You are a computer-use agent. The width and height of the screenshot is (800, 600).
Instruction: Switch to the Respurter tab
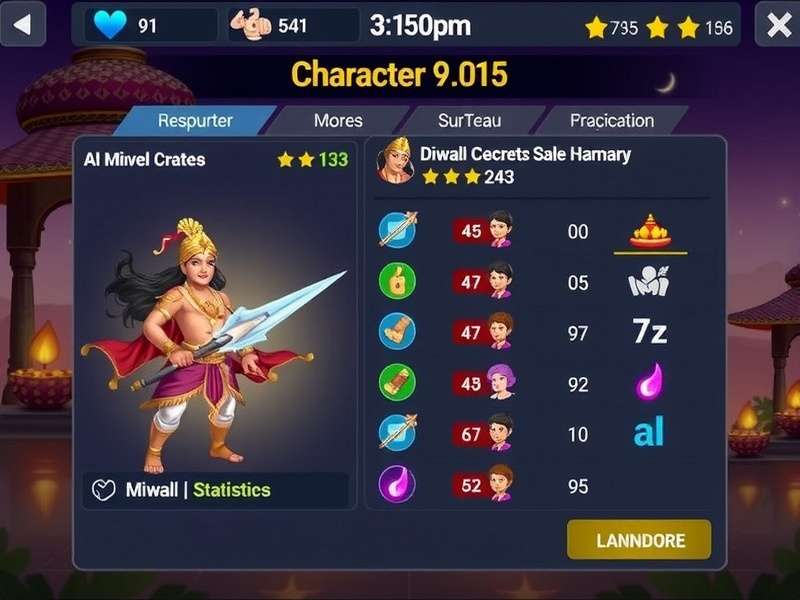coord(195,121)
